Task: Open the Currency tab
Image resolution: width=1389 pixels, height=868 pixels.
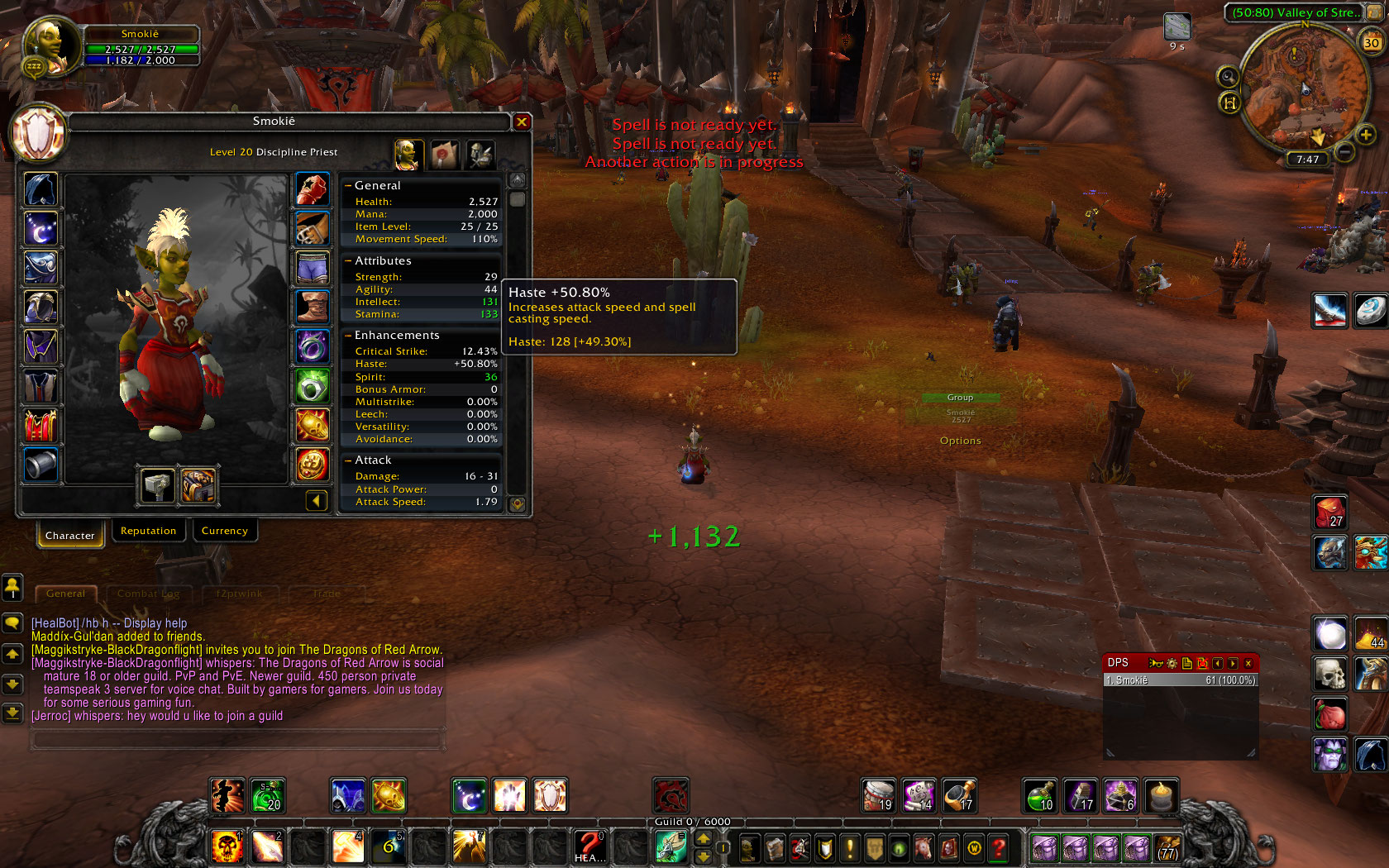Action: (224, 531)
